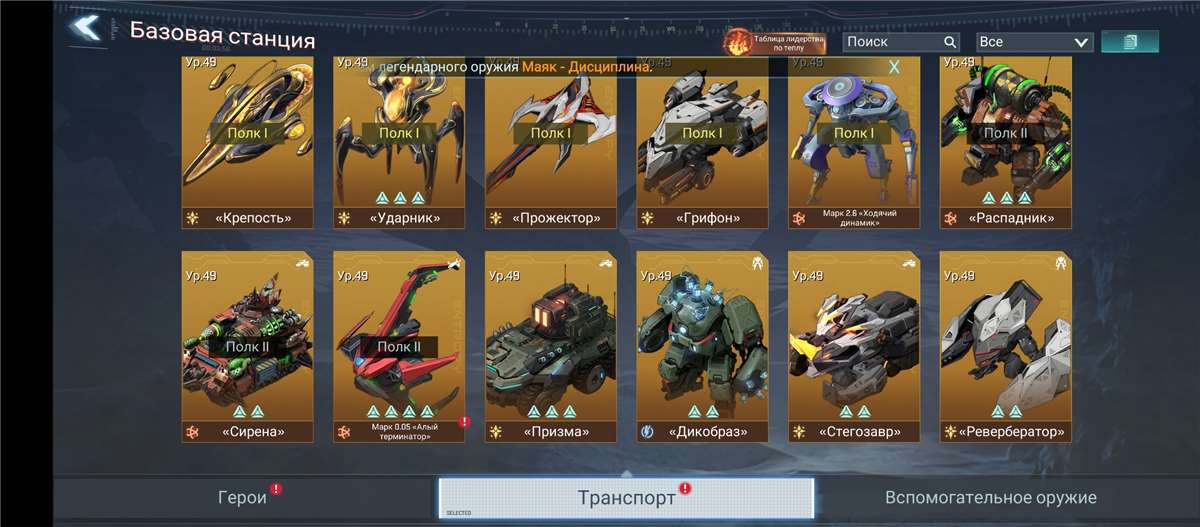Pick the «Дикобраз» vehicle card
The image size is (1200, 527).
703,346
